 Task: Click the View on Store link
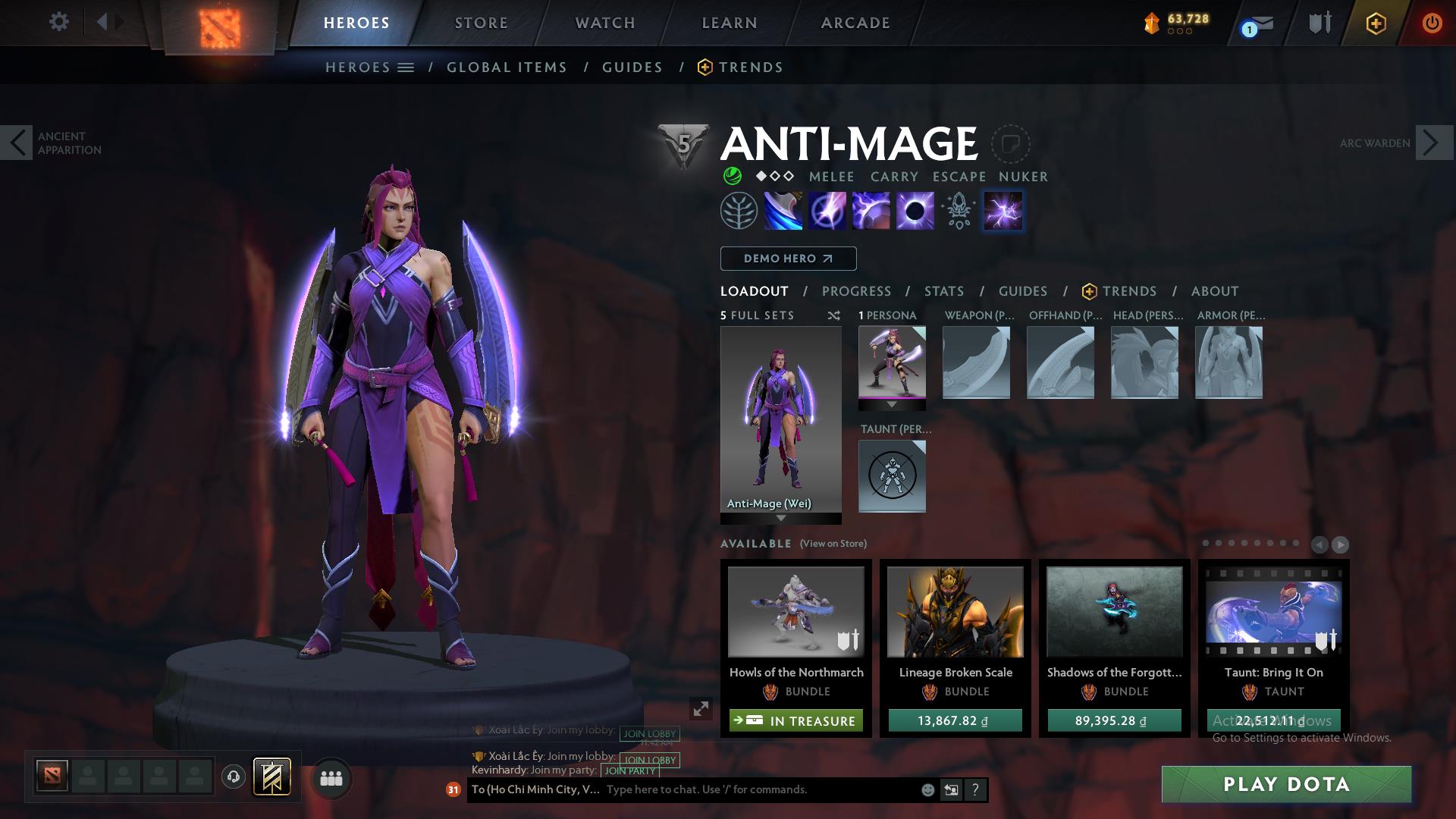[832, 544]
